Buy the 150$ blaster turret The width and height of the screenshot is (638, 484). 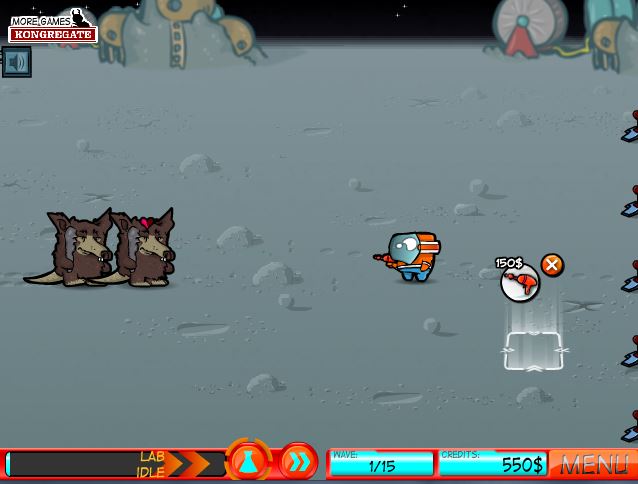pos(519,283)
